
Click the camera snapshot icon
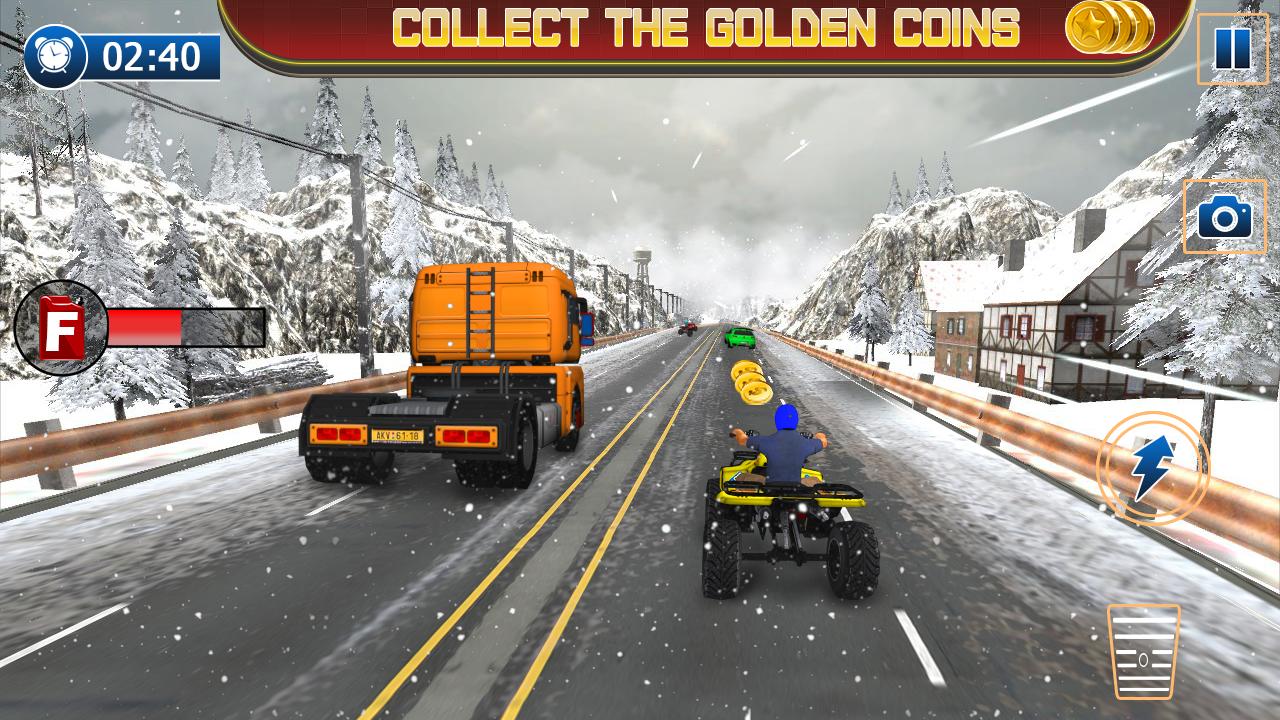point(1222,215)
